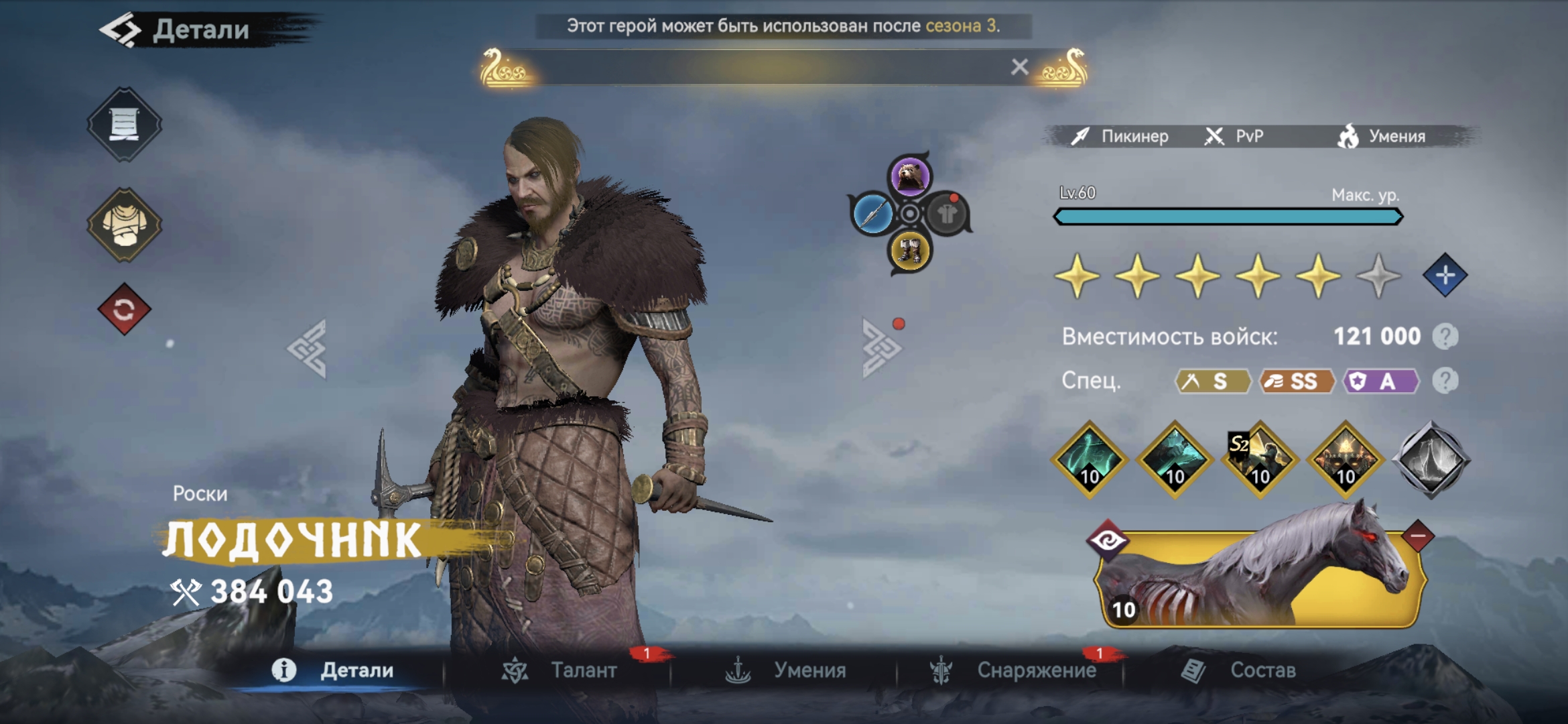This screenshot has height=724, width=1568.
Task: Select the locked grey skill slot
Action: click(1431, 460)
